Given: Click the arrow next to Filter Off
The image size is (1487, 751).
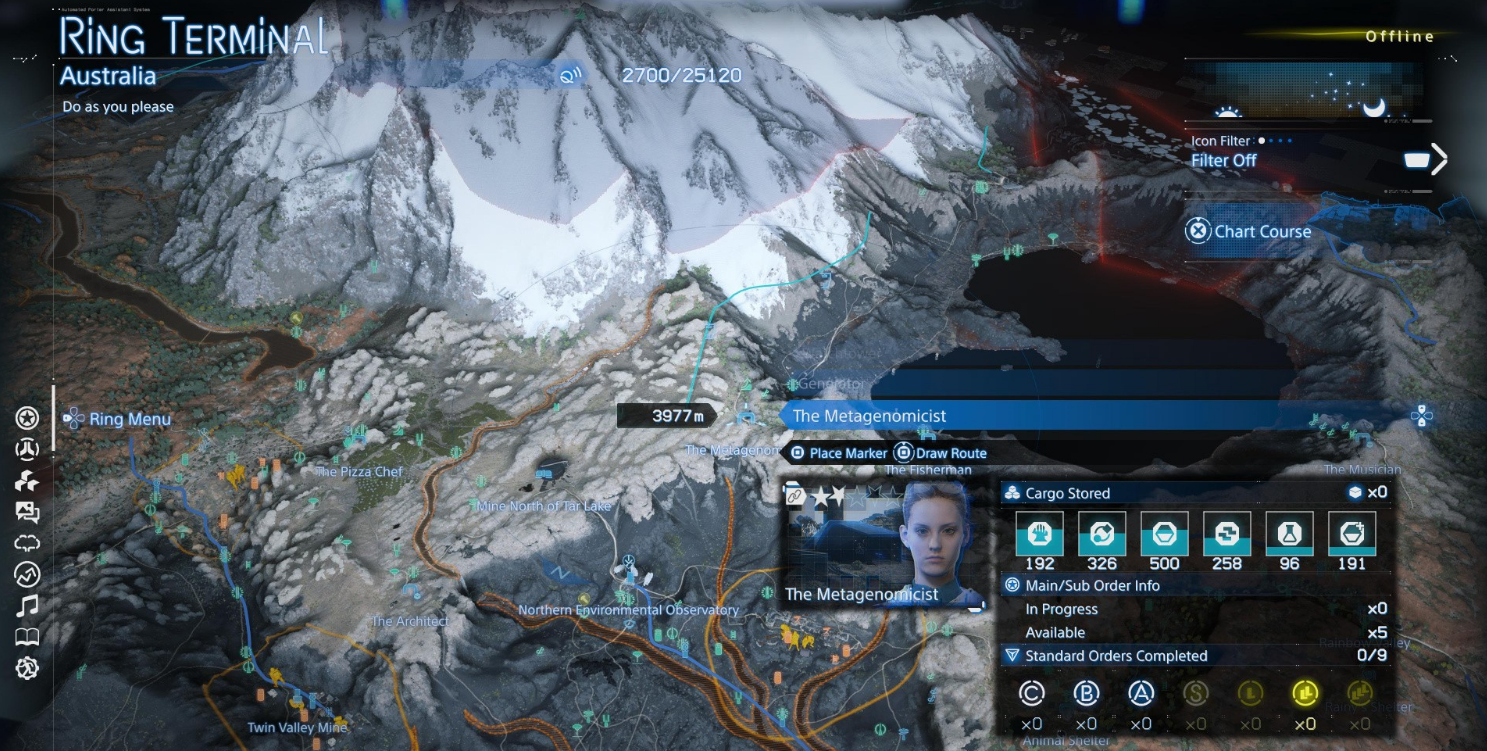Looking at the screenshot, I should pyautogui.click(x=1438, y=160).
